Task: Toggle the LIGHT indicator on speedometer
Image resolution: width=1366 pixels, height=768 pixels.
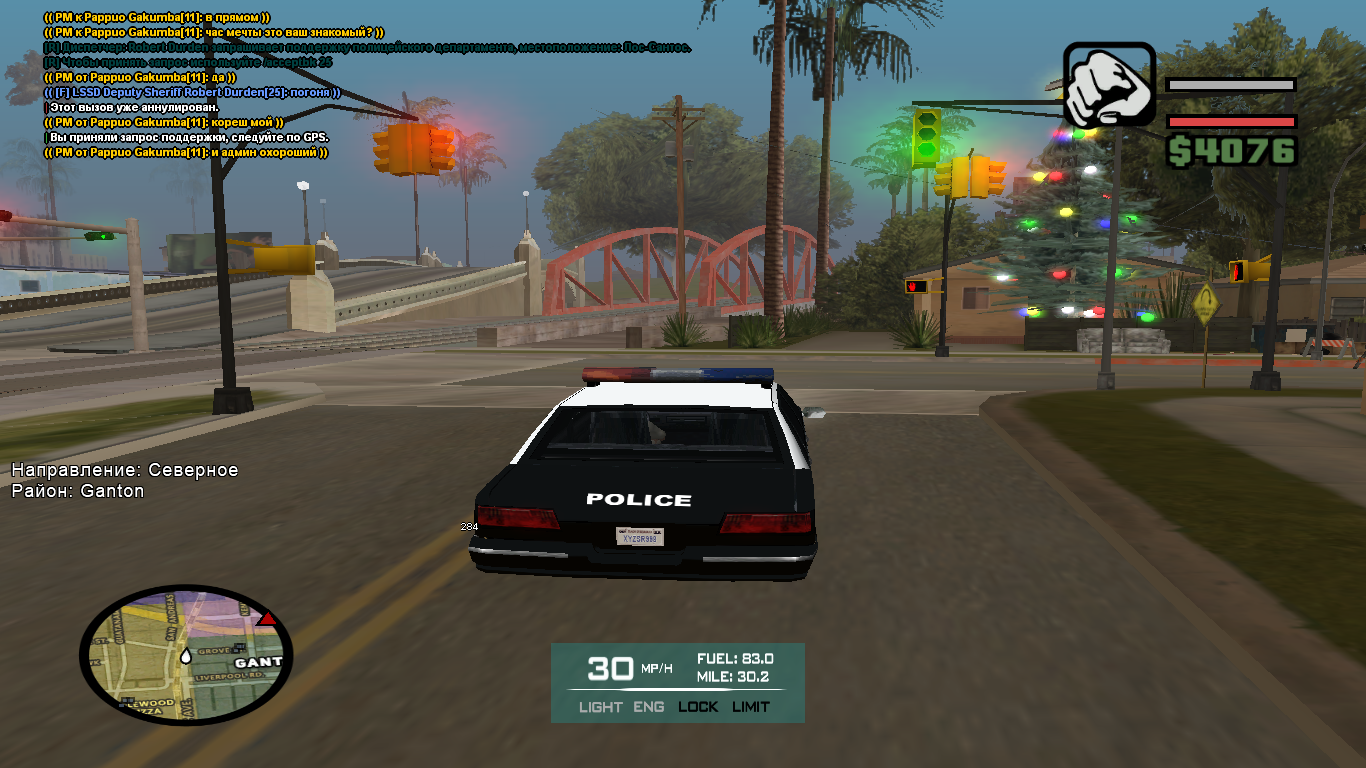Action: [600, 707]
